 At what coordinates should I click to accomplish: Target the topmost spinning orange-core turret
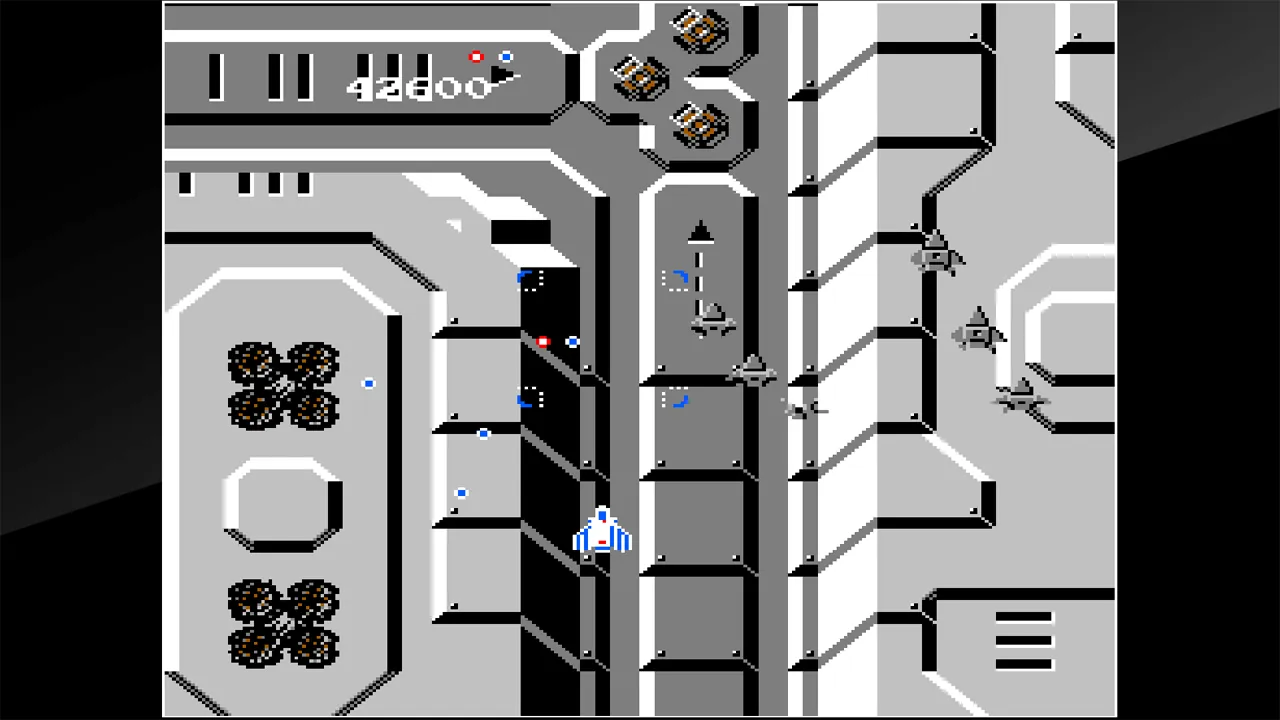pyautogui.click(x=700, y=30)
